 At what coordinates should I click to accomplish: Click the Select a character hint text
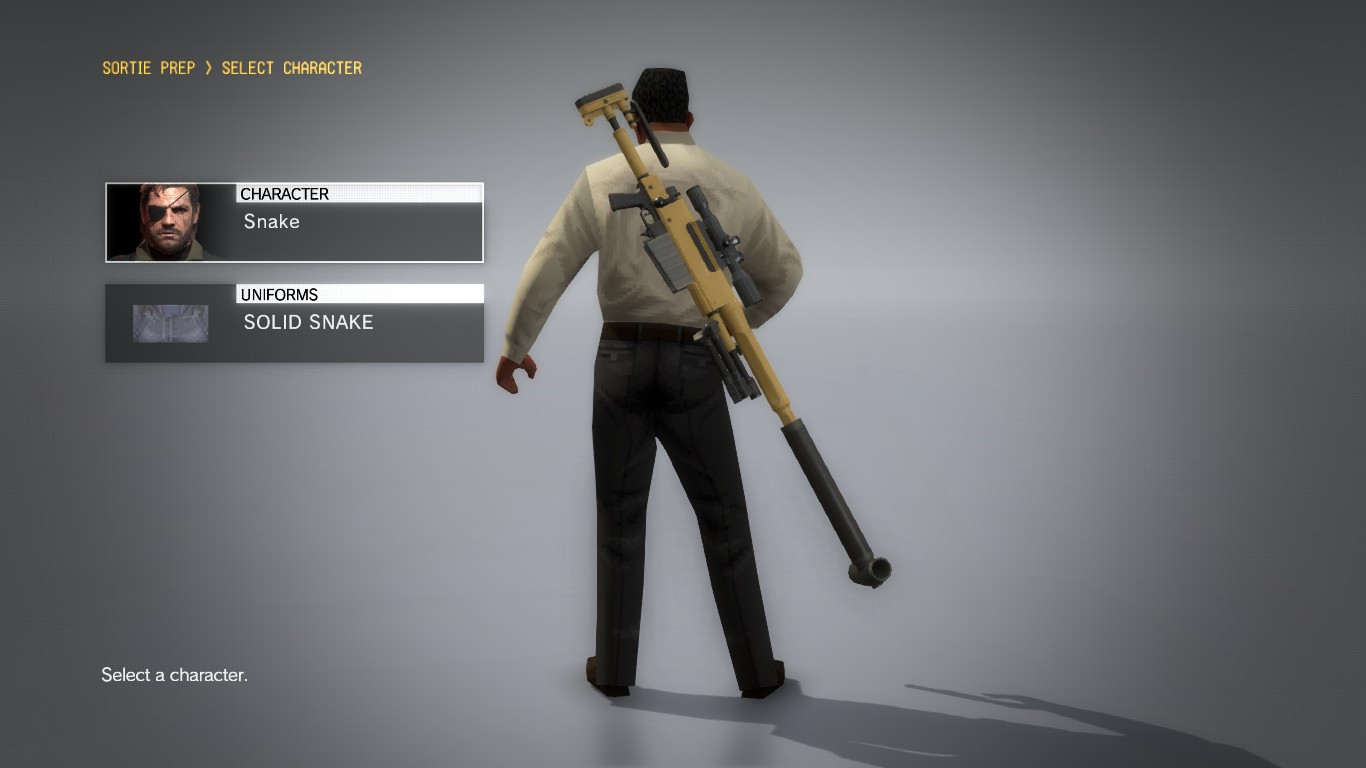click(173, 675)
